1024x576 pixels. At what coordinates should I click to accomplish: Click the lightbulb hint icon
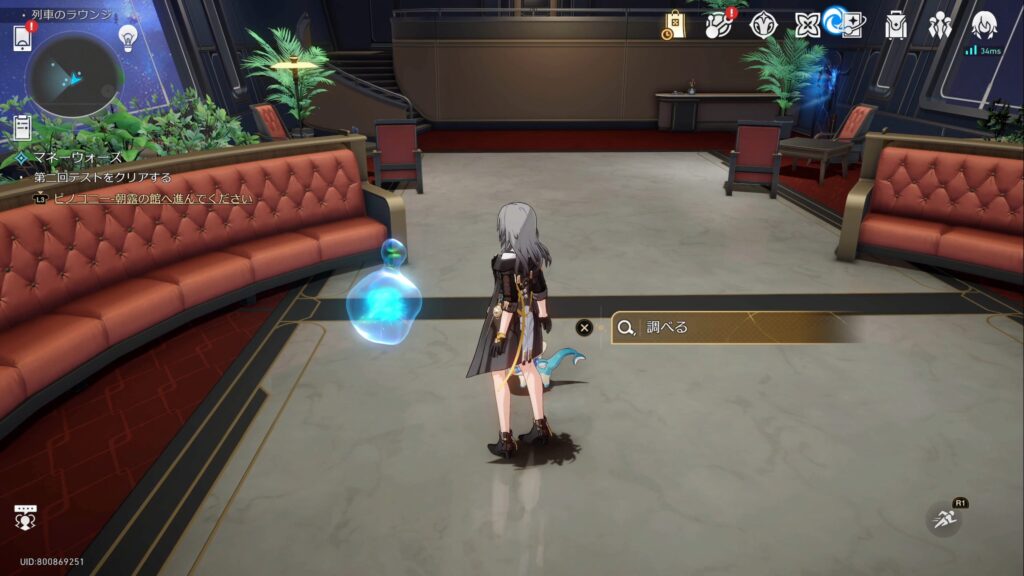[x=127, y=38]
